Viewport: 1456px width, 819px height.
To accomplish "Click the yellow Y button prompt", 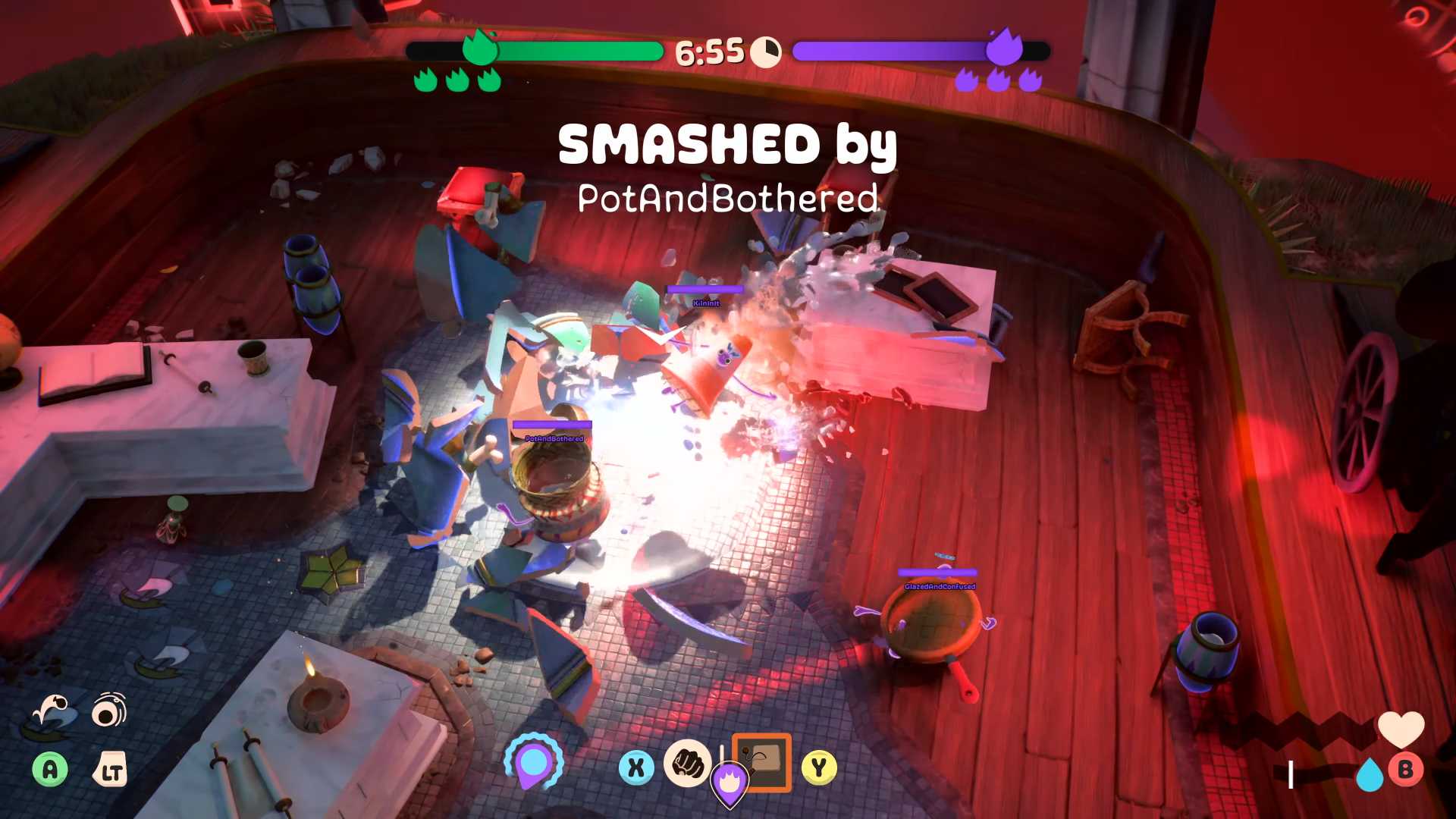I will (x=819, y=767).
